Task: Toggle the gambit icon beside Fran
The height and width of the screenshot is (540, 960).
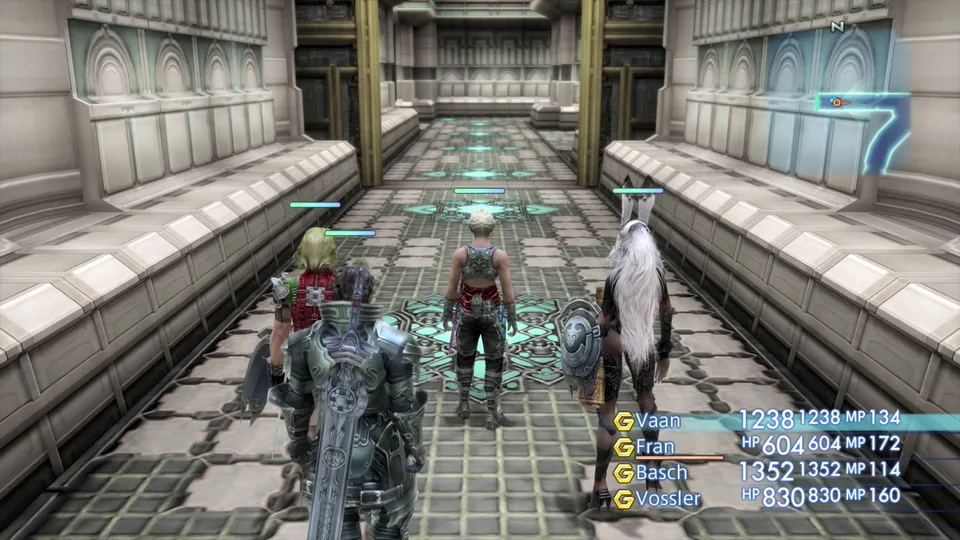Action: (x=624, y=446)
